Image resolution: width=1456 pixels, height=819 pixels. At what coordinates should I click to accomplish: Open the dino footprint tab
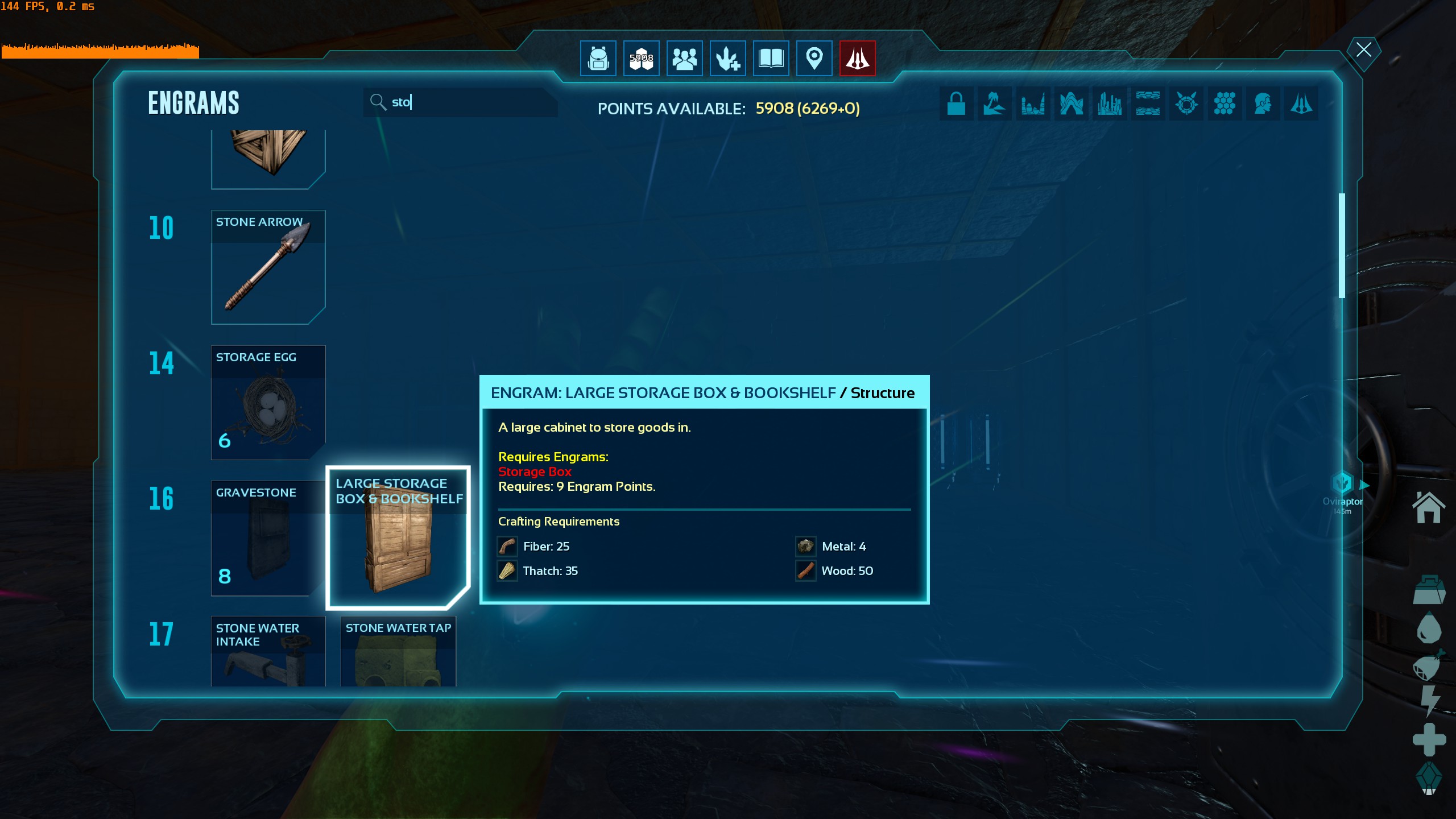click(x=727, y=58)
